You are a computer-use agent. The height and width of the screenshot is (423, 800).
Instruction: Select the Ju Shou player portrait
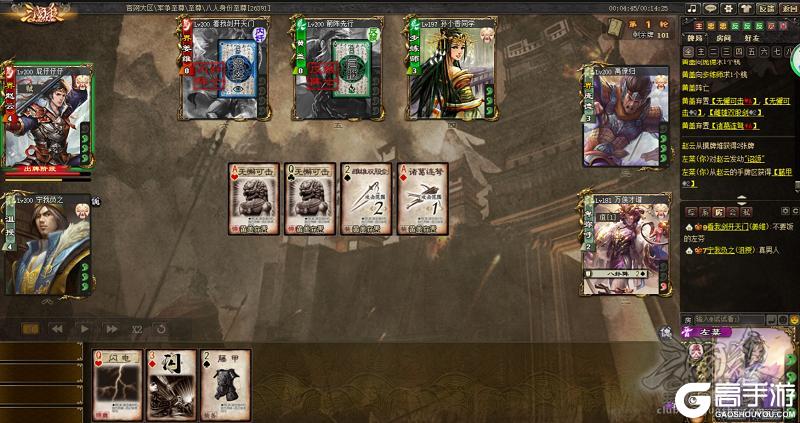pos(46,245)
